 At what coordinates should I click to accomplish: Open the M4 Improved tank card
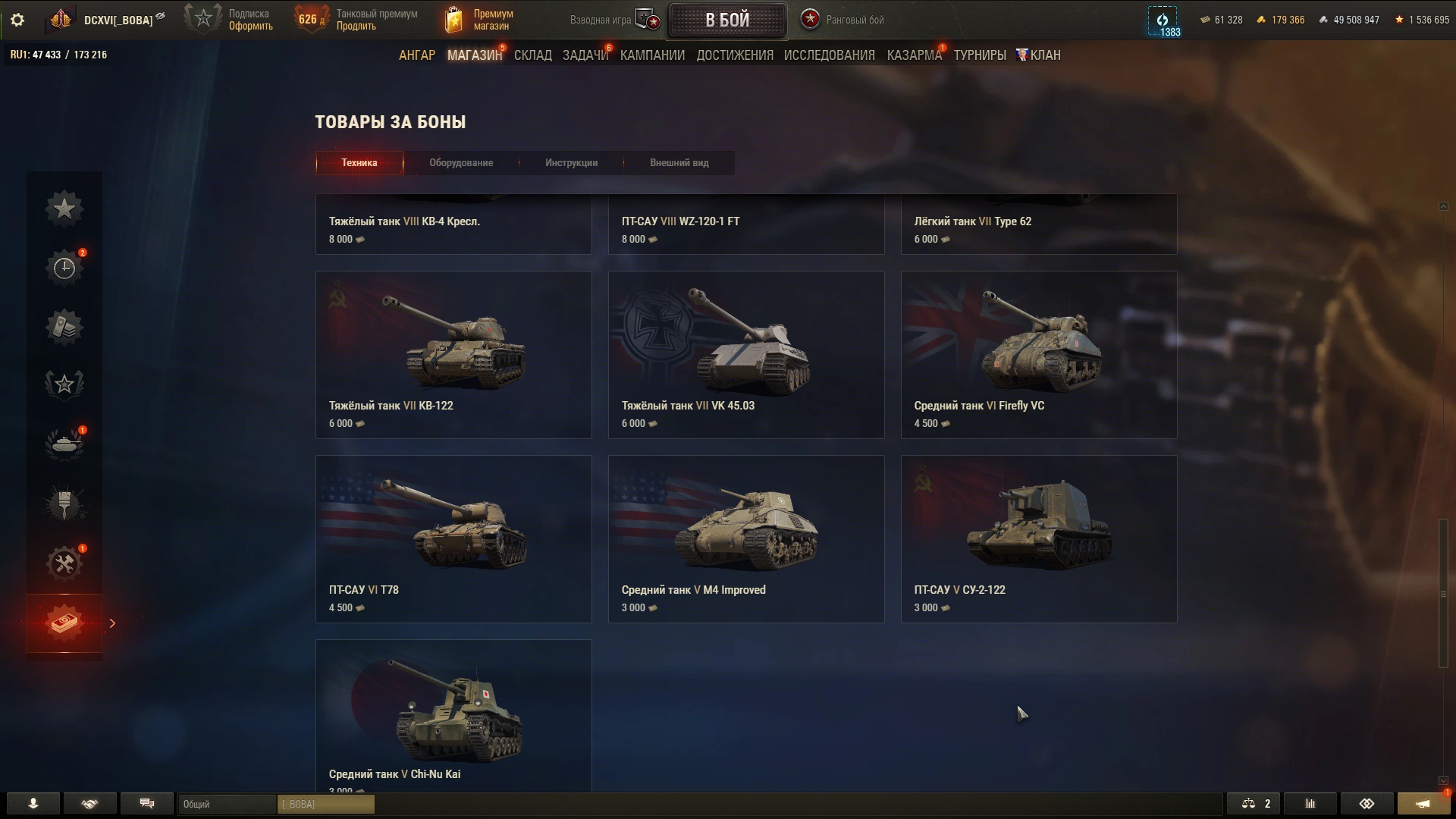(746, 539)
